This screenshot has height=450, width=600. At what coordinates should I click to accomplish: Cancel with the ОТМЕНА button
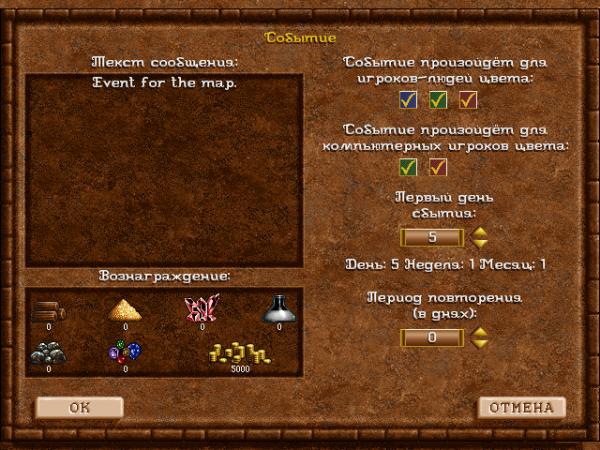pos(521,407)
